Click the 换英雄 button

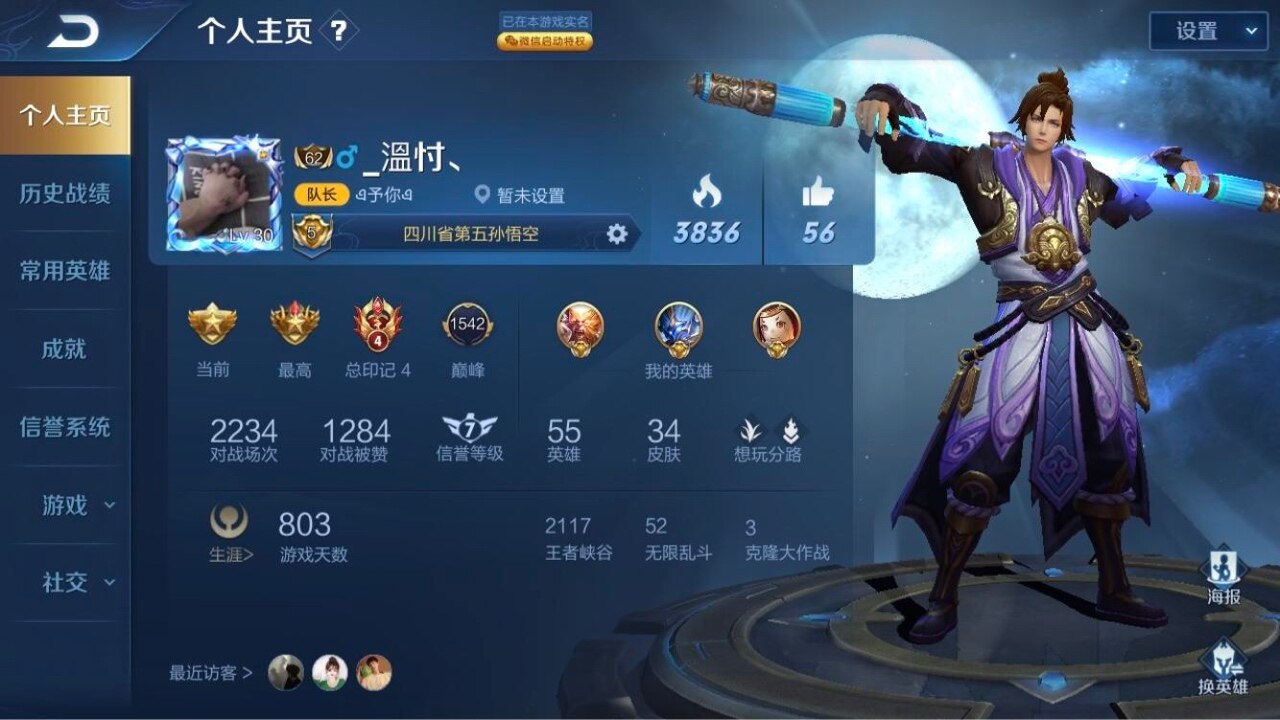pos(1224,667)
